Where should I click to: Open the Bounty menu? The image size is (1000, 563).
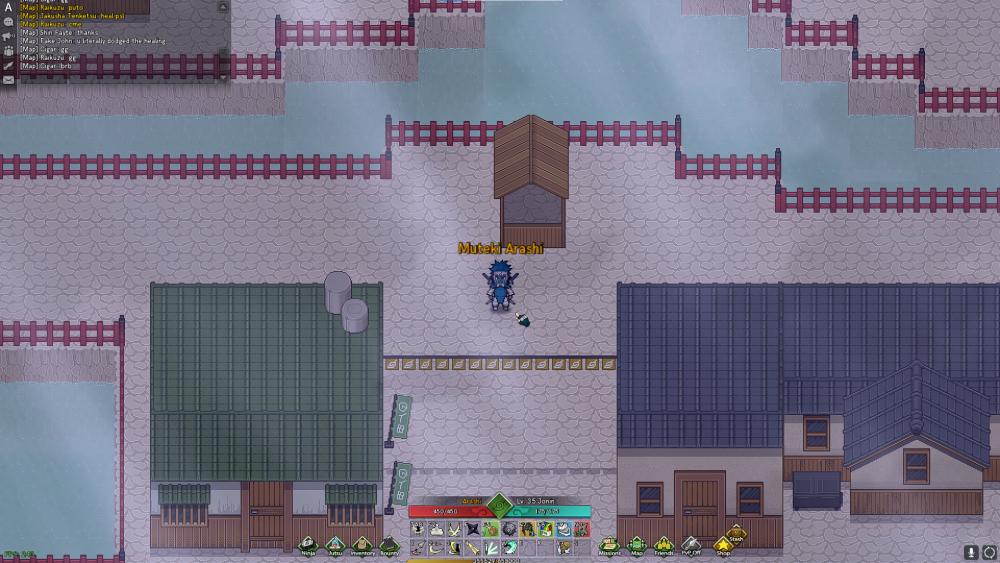pos(389,544)
